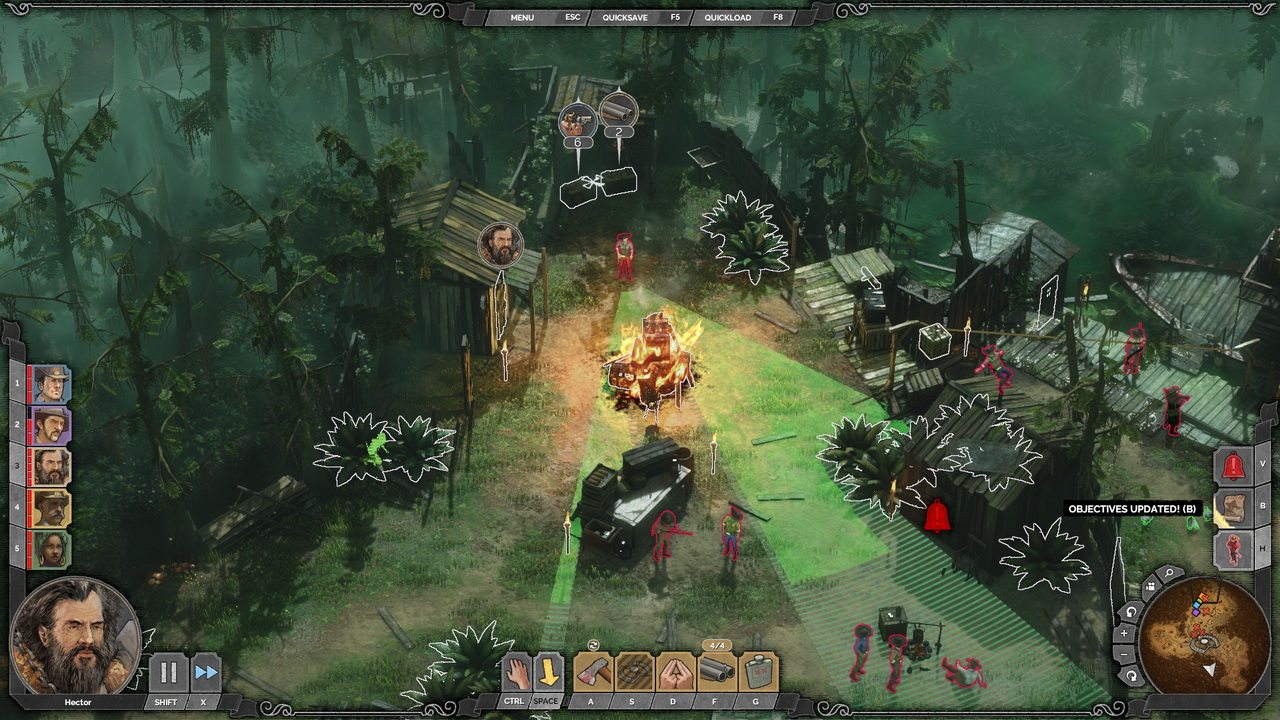Select the yellow-framed mustached portrait (slot 4)
The image size is (1280, 720).
(x=50, y=508)
